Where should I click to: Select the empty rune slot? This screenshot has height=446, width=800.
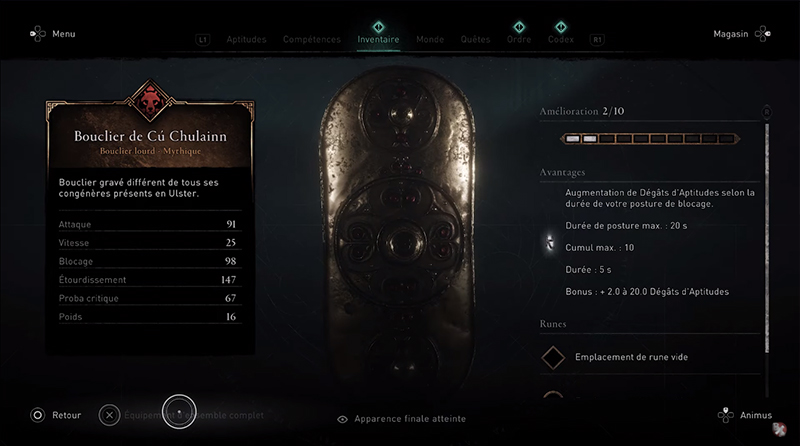[630, 357]
